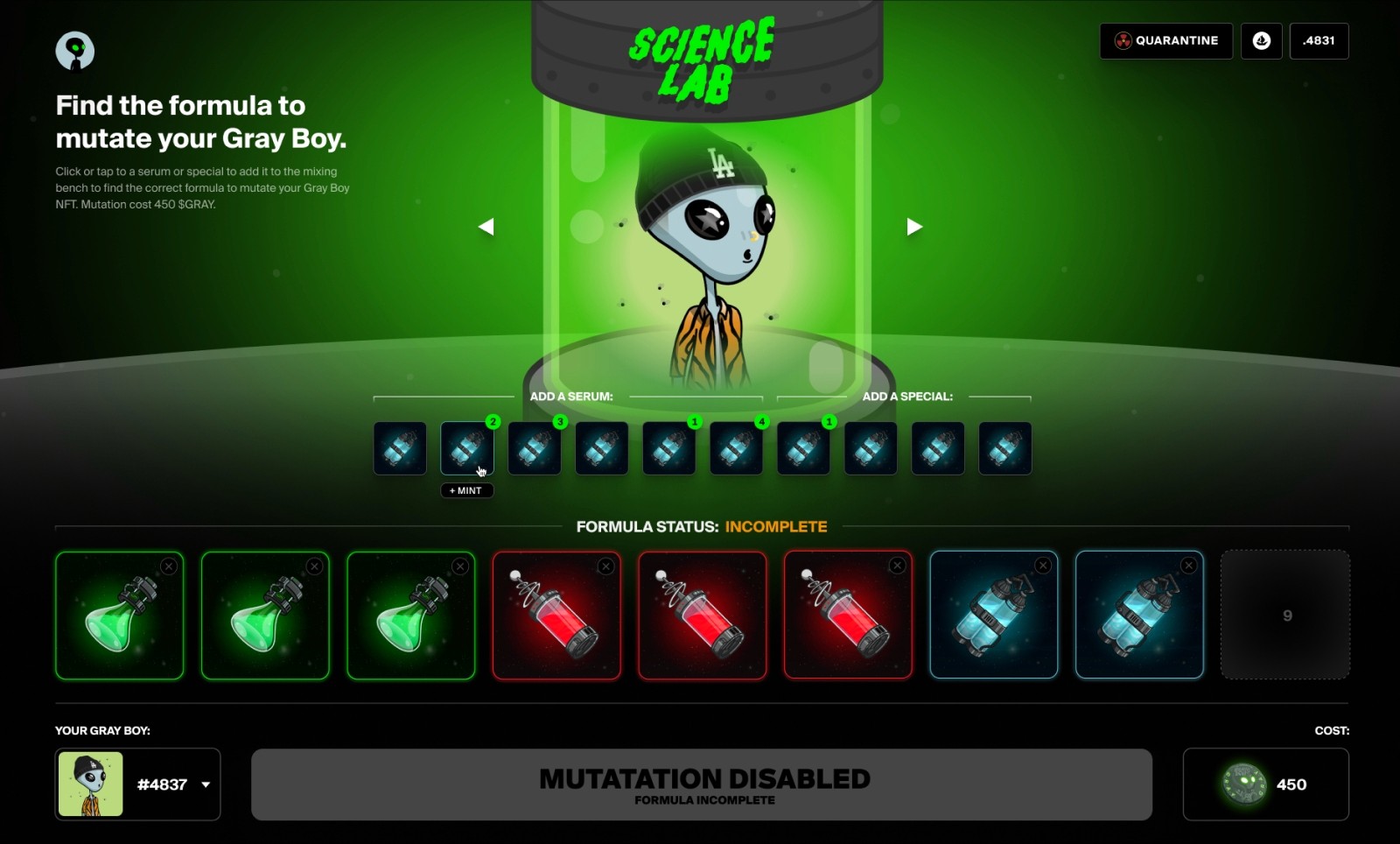Select the serum vial with badge 3

click(534, 448)
